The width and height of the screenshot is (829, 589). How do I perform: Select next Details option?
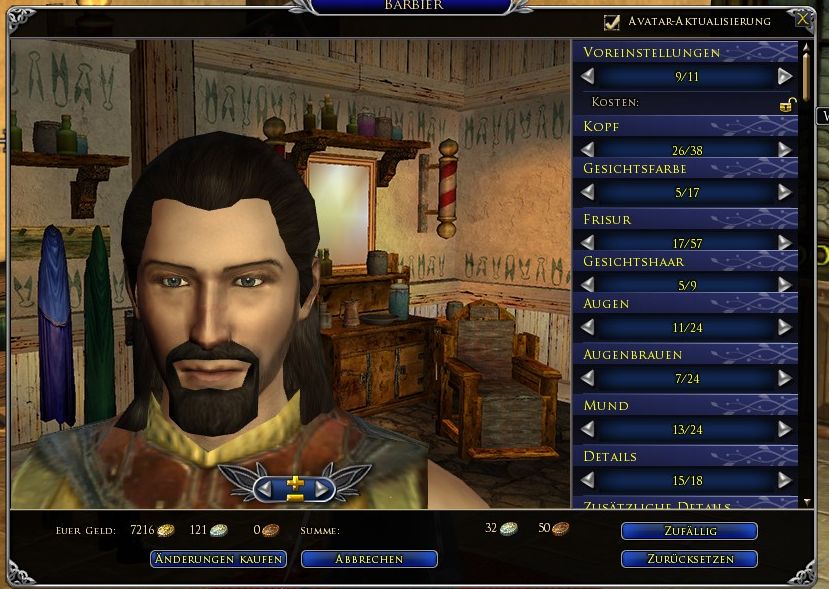click(x=785, y=481)
